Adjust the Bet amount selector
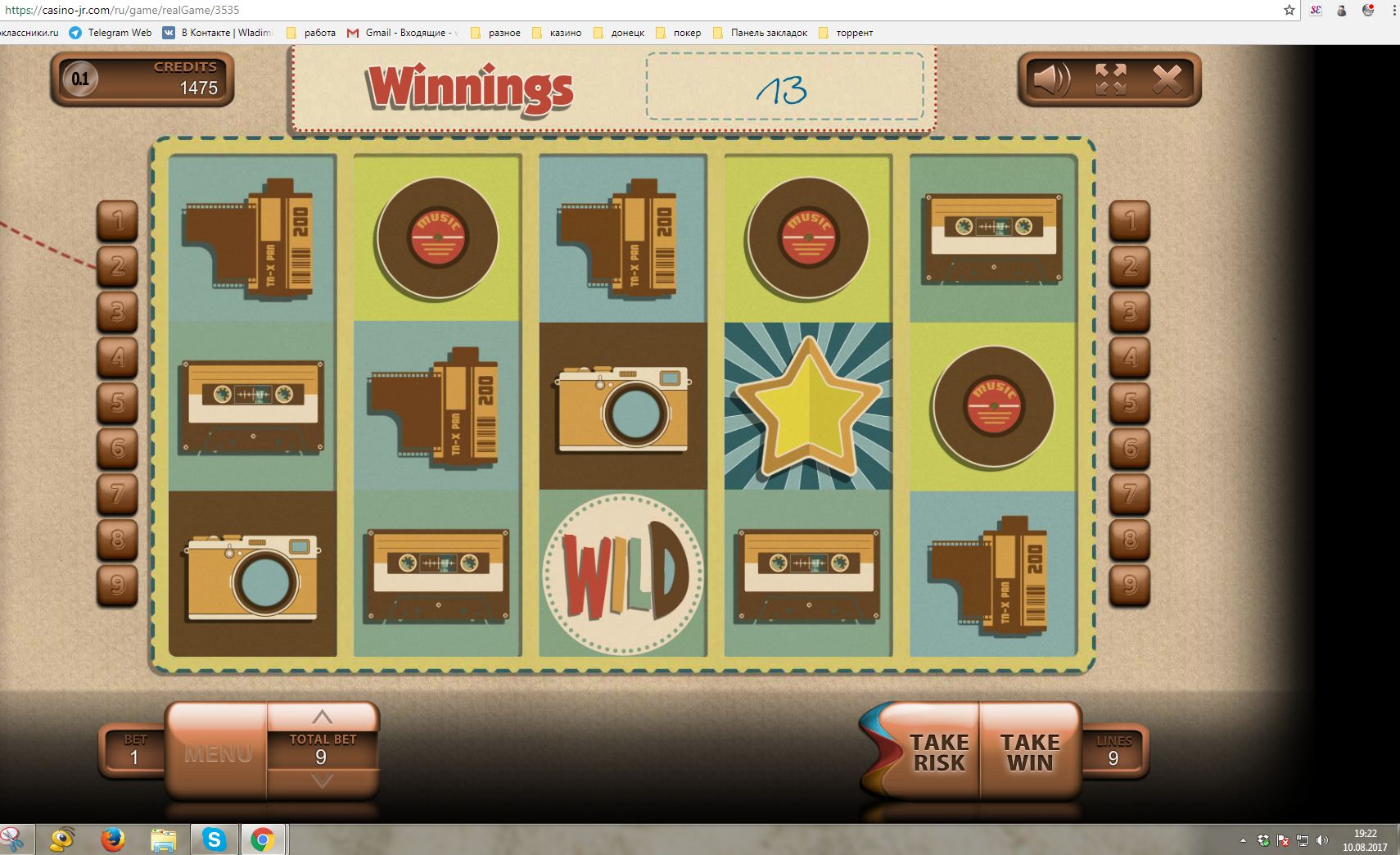The image size is (1400, 855). [x=135, y=751]
